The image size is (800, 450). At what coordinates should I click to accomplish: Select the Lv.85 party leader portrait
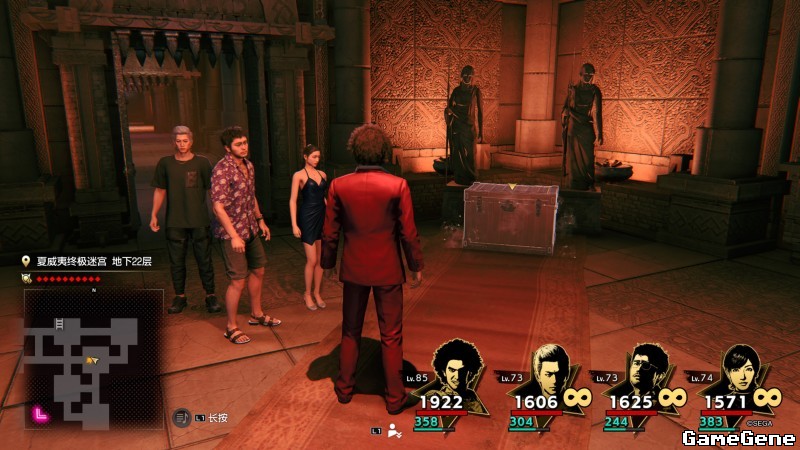(458, 370)
